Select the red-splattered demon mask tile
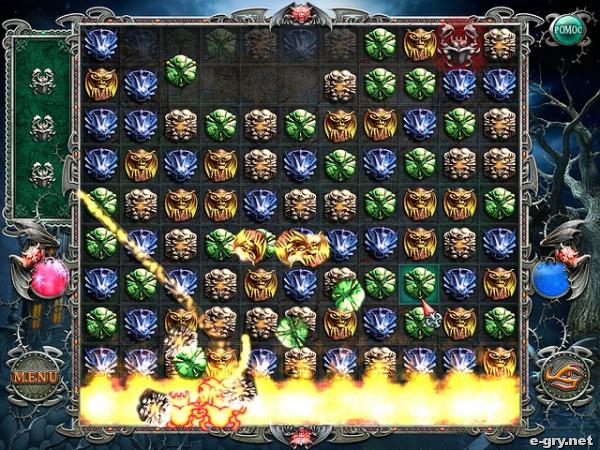Image resolution: width=600 pixels, height=450 pixels. coord(459,44)
